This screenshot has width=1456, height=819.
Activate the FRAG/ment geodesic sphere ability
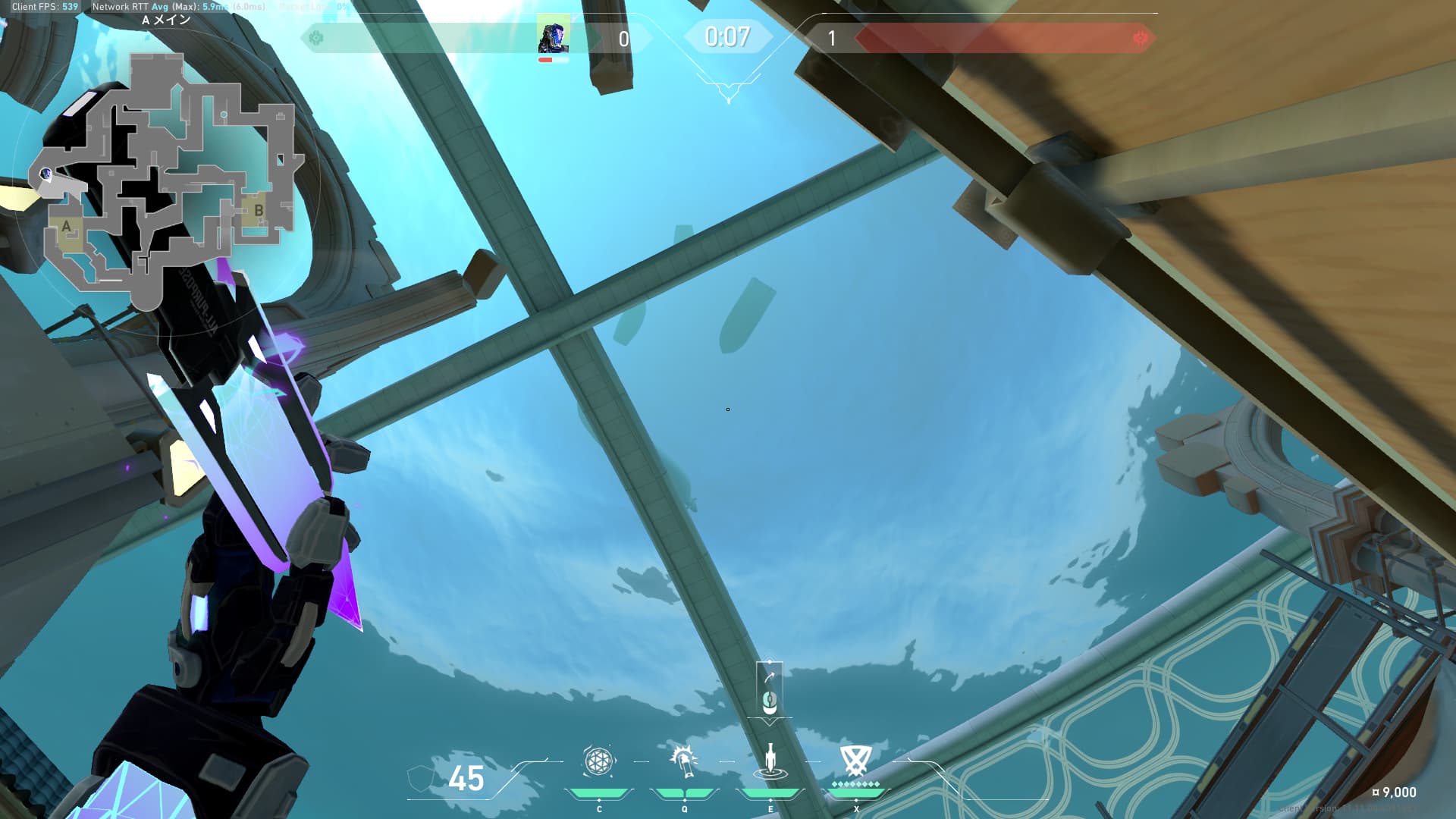tap(598, 761)
